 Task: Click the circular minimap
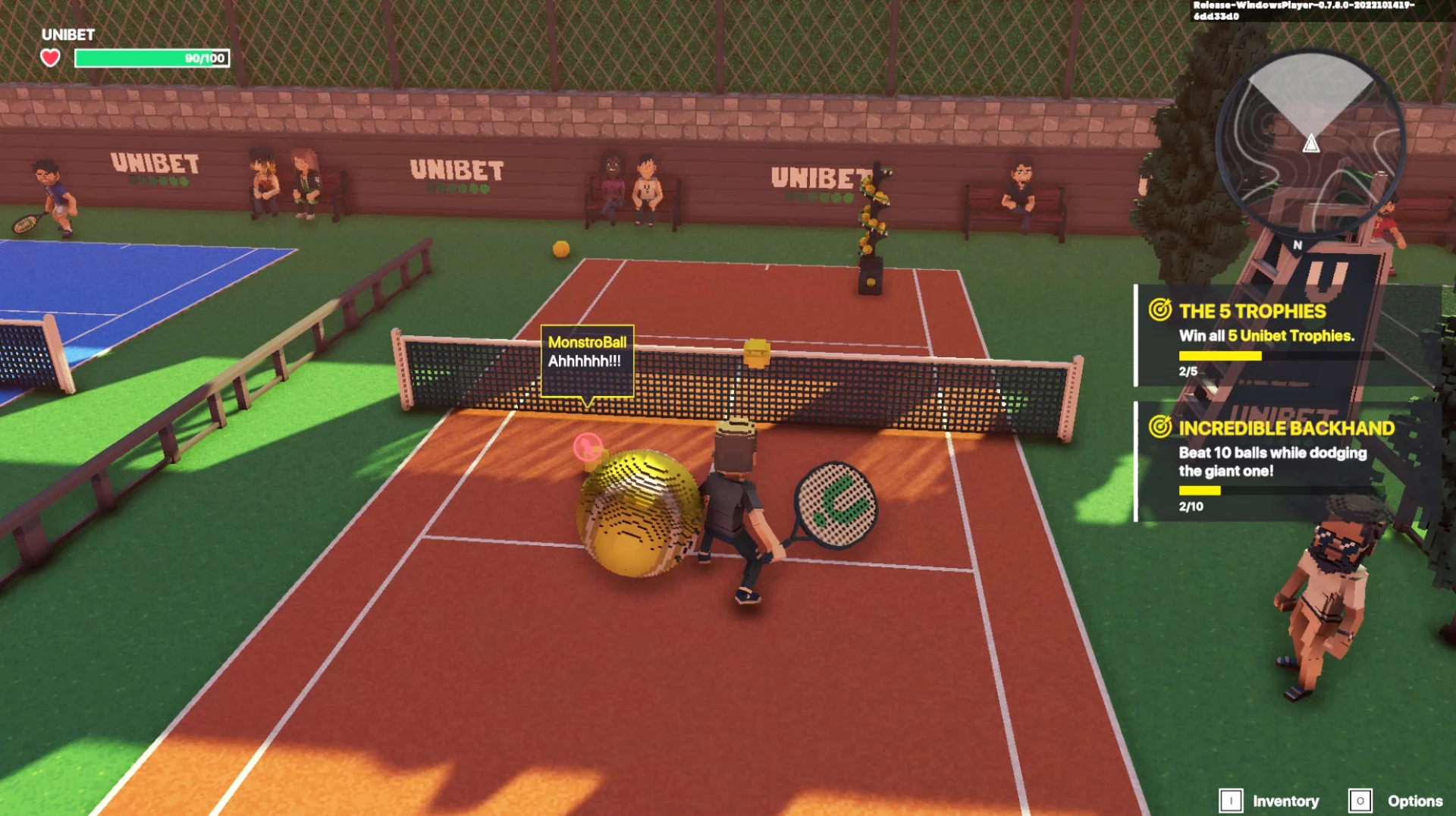coord(1310,144)
